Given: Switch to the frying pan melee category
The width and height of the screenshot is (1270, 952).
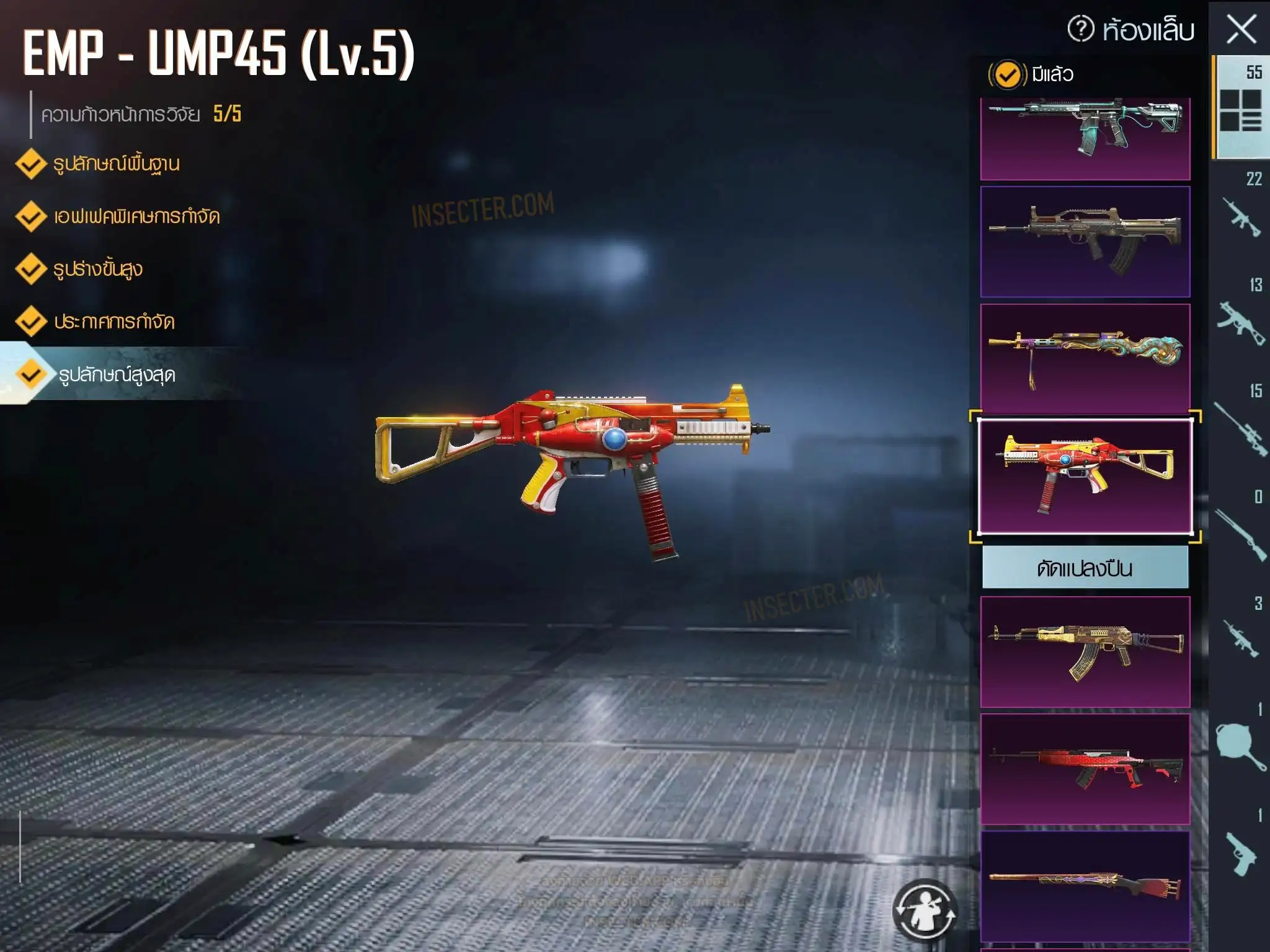Looking at the screenshot, I should [x=1240, y=744].
